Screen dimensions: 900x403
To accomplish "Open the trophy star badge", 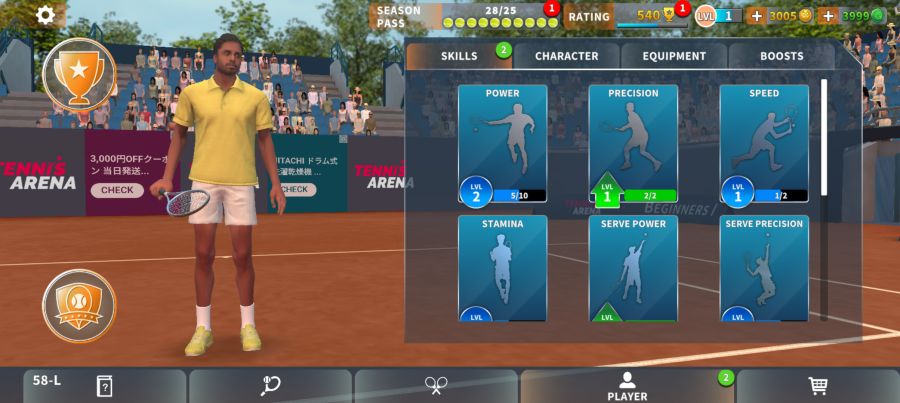I will point(78,73).
